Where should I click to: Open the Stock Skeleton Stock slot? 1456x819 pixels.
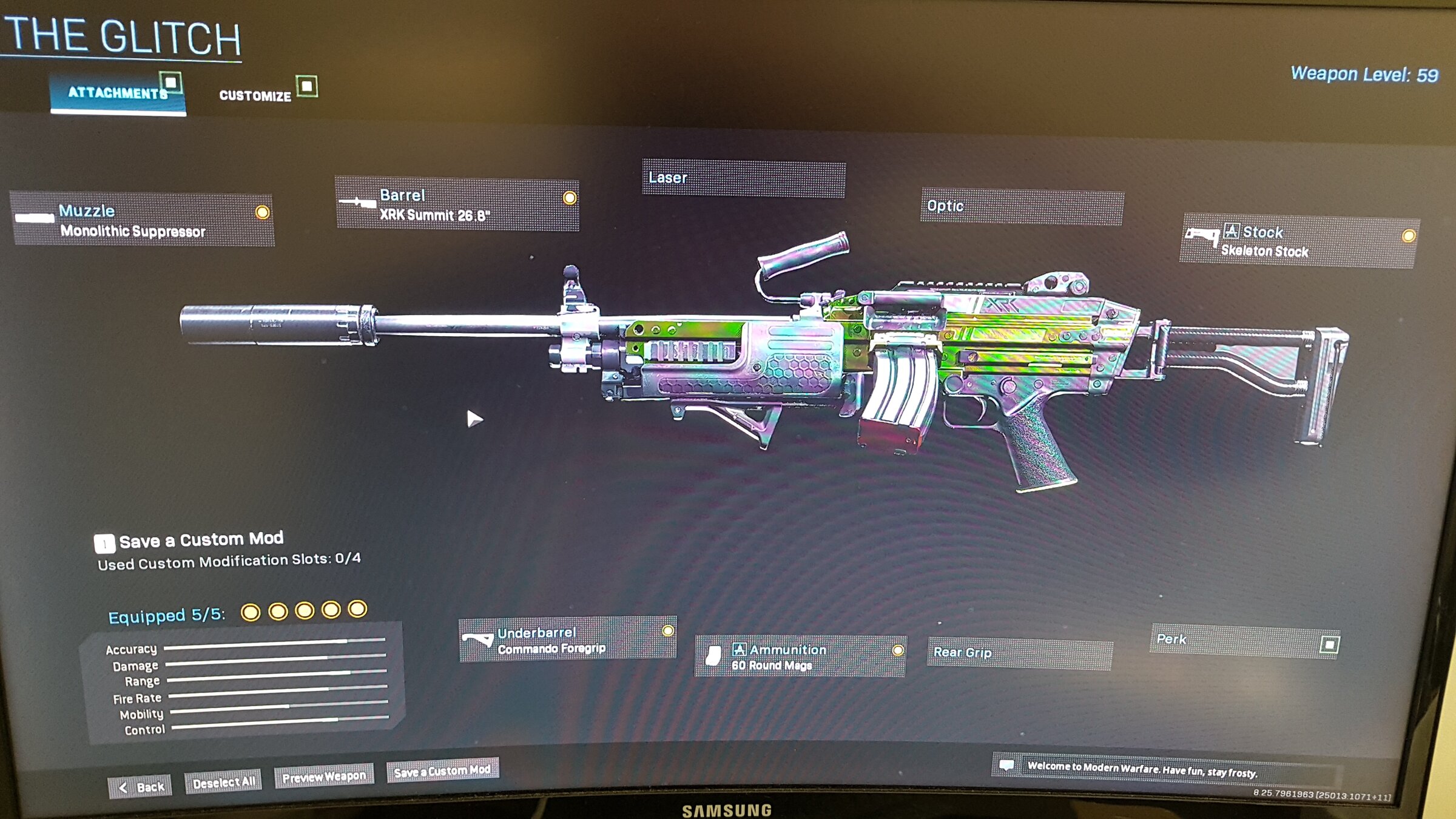click(1298, 241)
